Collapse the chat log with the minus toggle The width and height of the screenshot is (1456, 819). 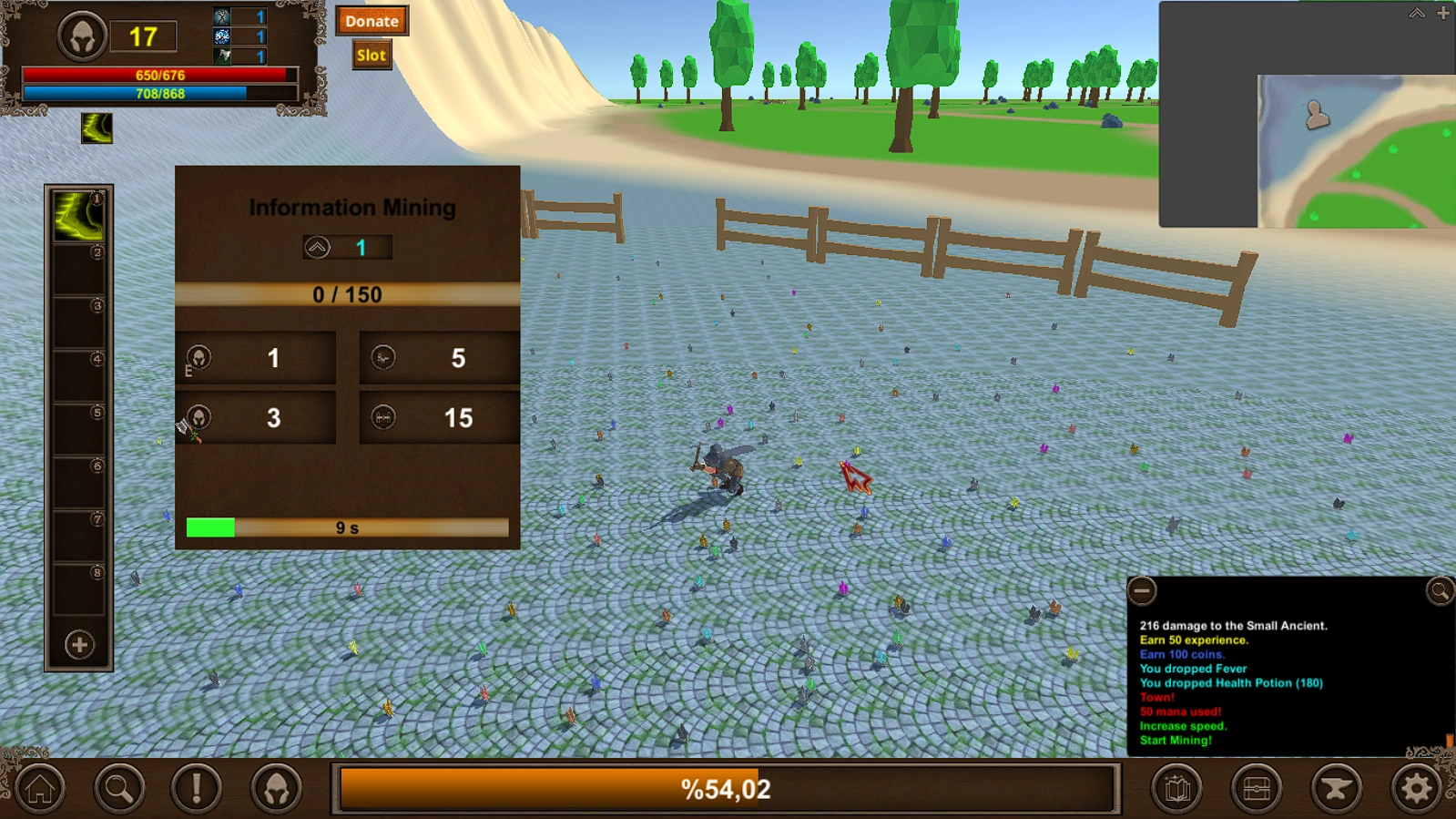pyautogui.click(x=1144, y=592)
